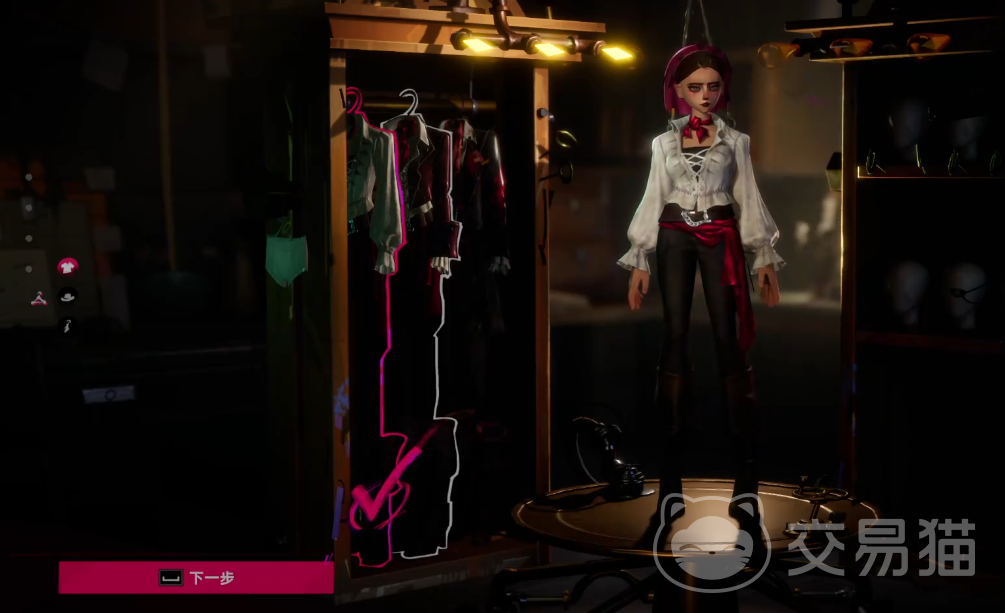Switch to the hat category icon
The image size is (1005, 613).
point(67,296)
